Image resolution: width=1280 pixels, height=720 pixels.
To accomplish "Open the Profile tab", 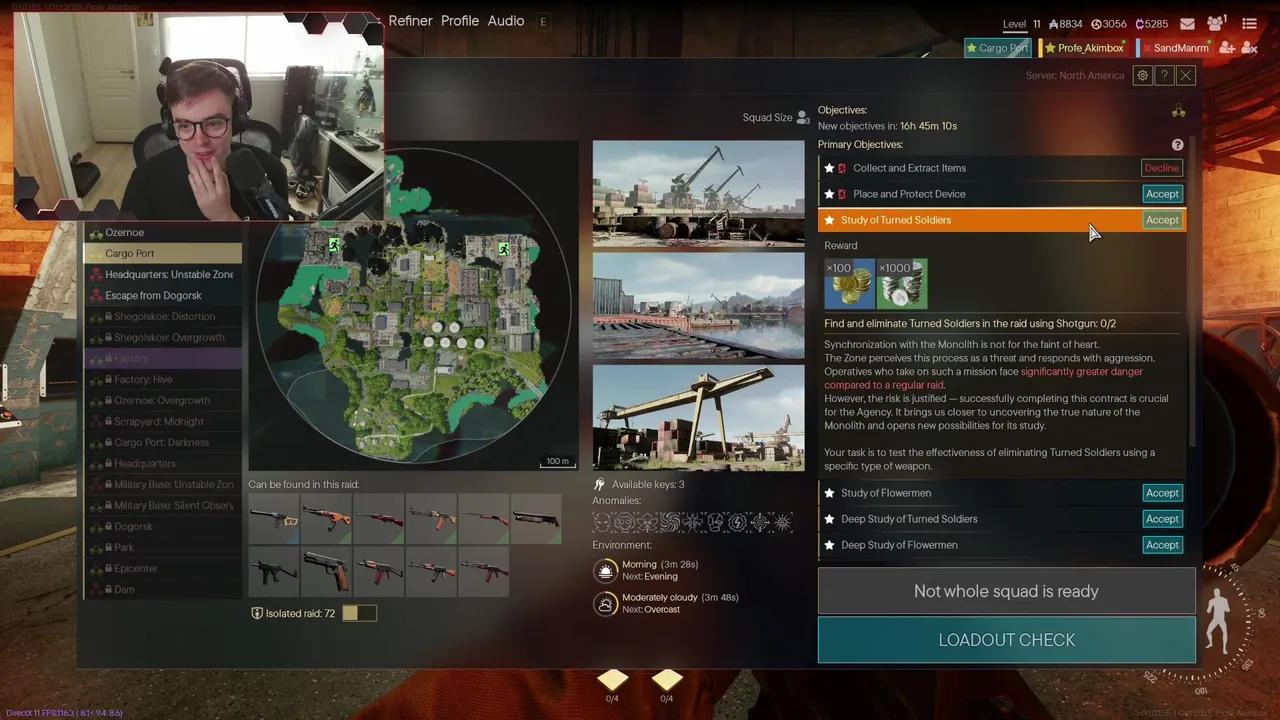I will (x=460, y=21).
